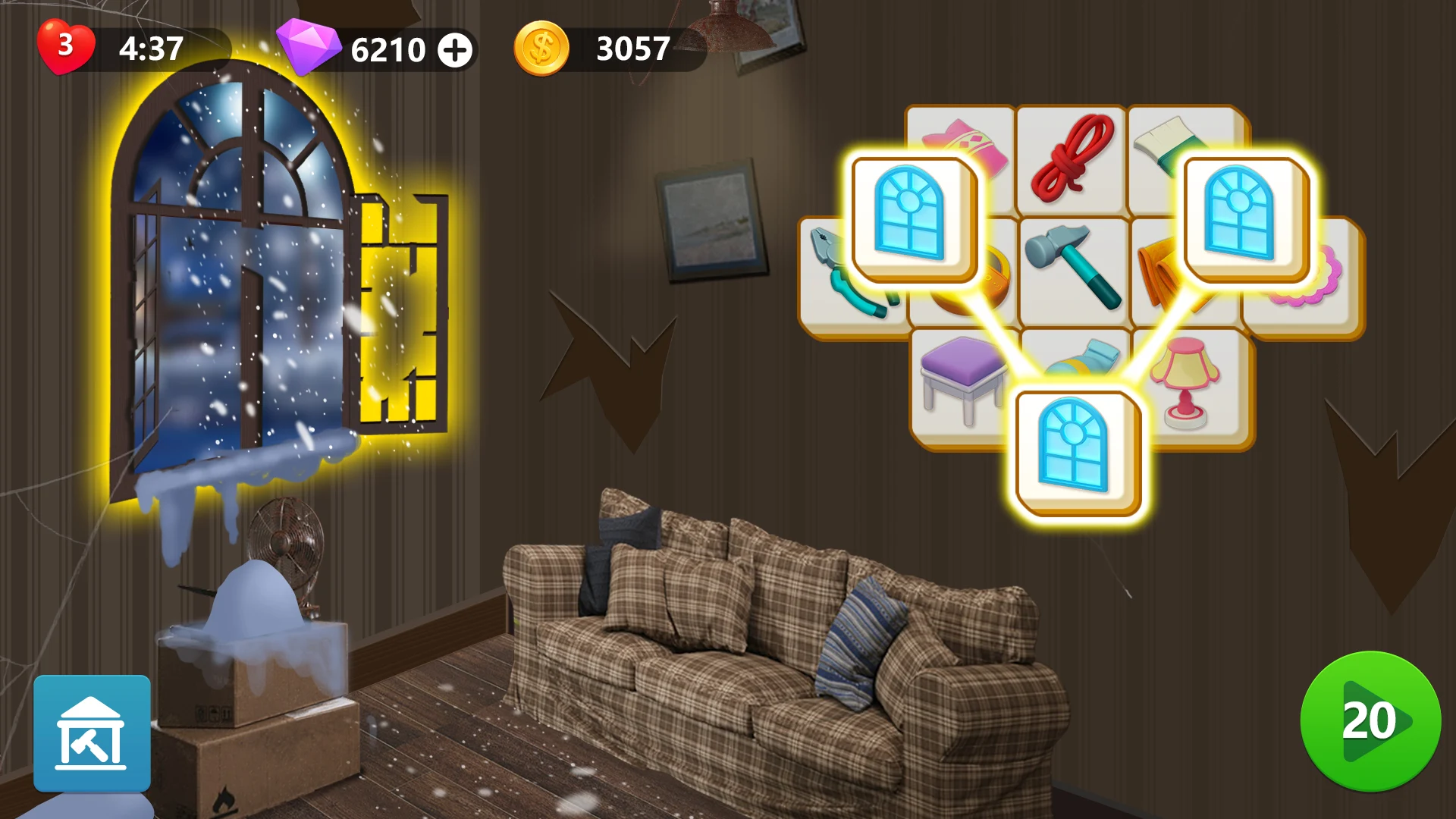Tap the timer showing 4:37
The image size is (1456, 819).
coord(149,50)
